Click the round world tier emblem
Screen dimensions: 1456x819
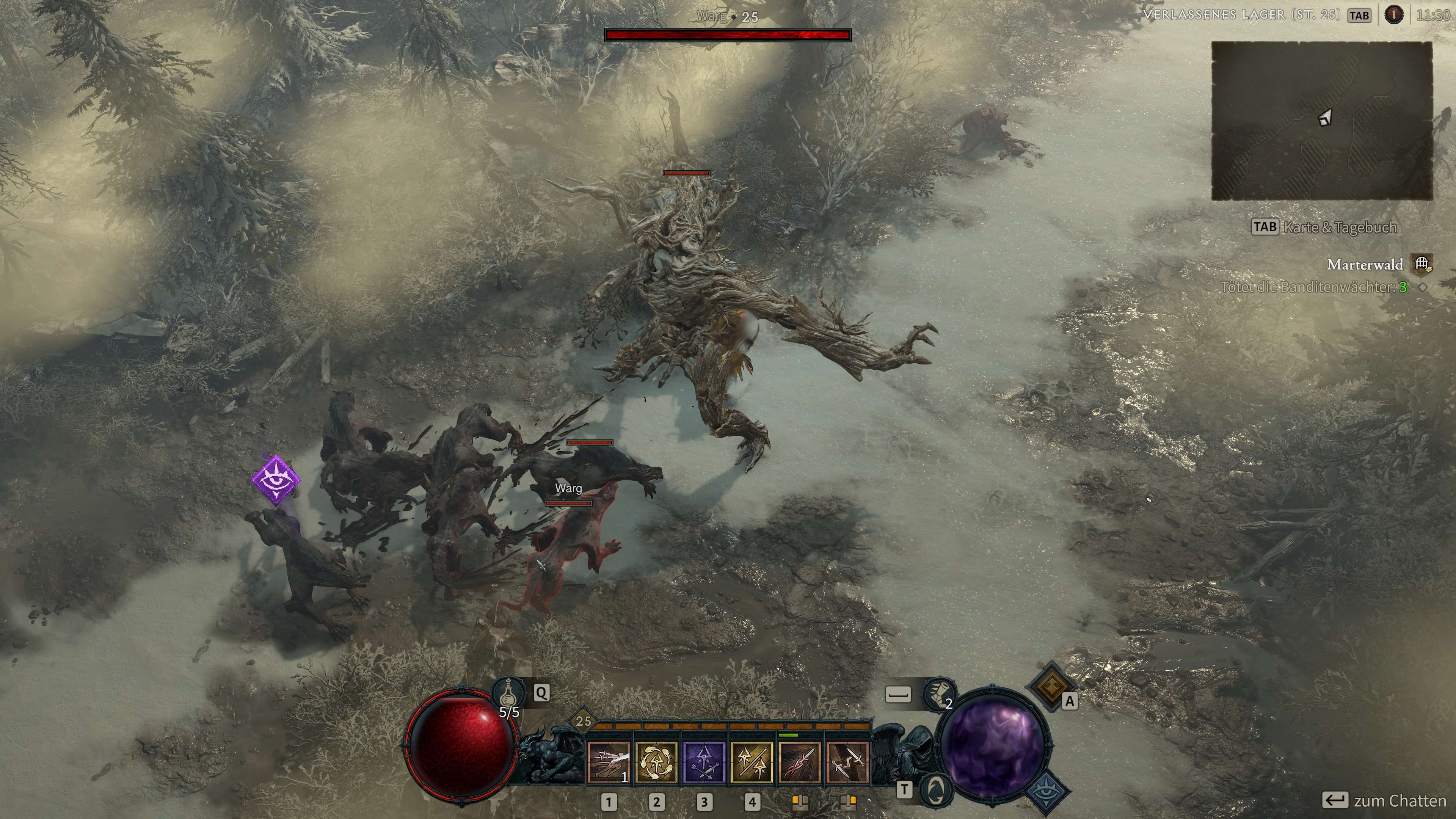tap(1393, 15)
